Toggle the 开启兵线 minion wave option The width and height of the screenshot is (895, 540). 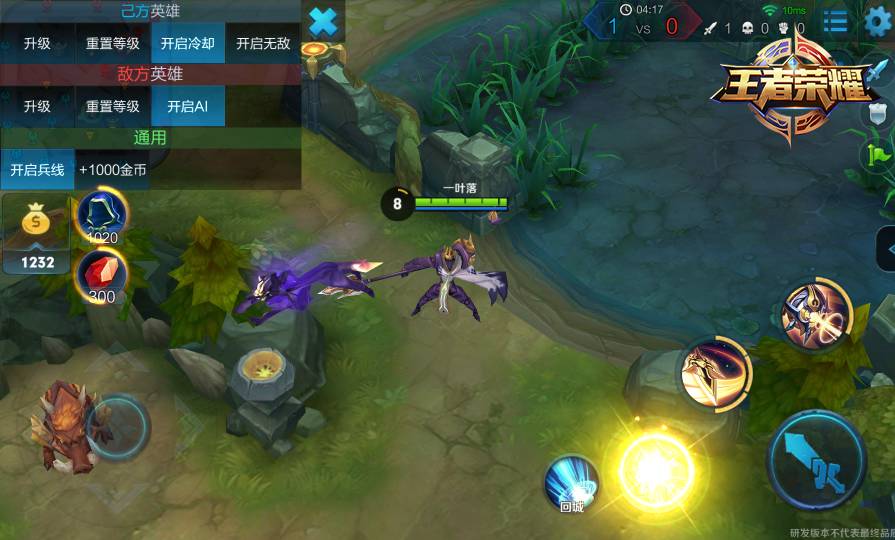pyautogui.click(x=37, y=170)
